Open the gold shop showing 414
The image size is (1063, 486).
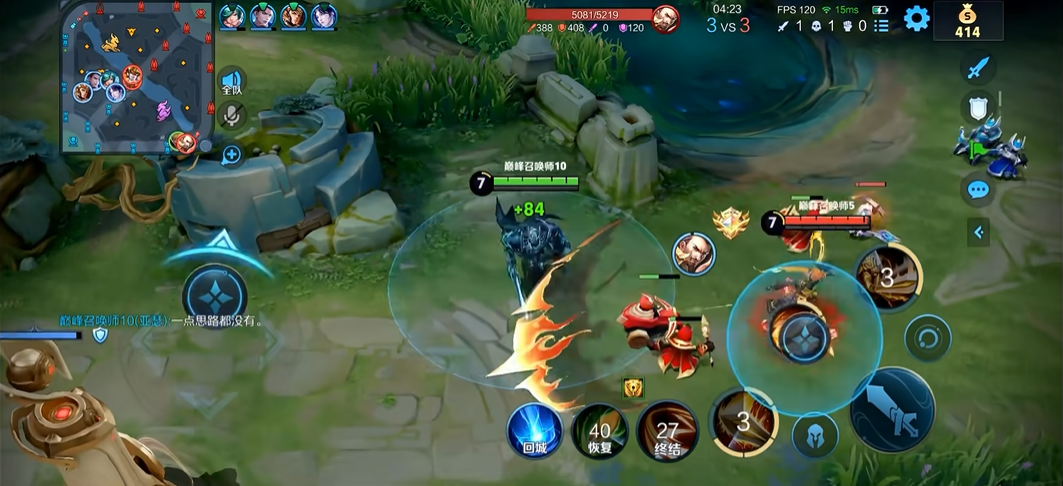[x=967, y=22]
